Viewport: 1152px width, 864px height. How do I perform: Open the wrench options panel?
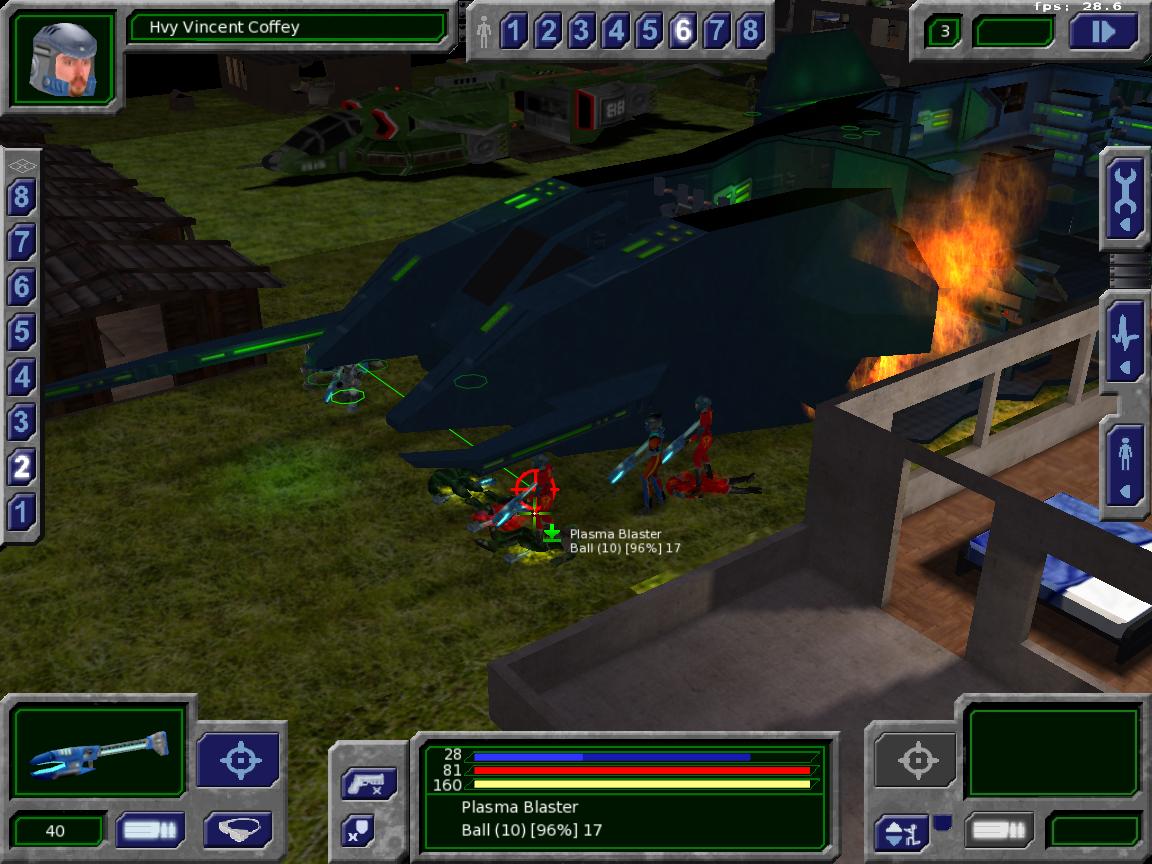click(x=1126, y=195)
